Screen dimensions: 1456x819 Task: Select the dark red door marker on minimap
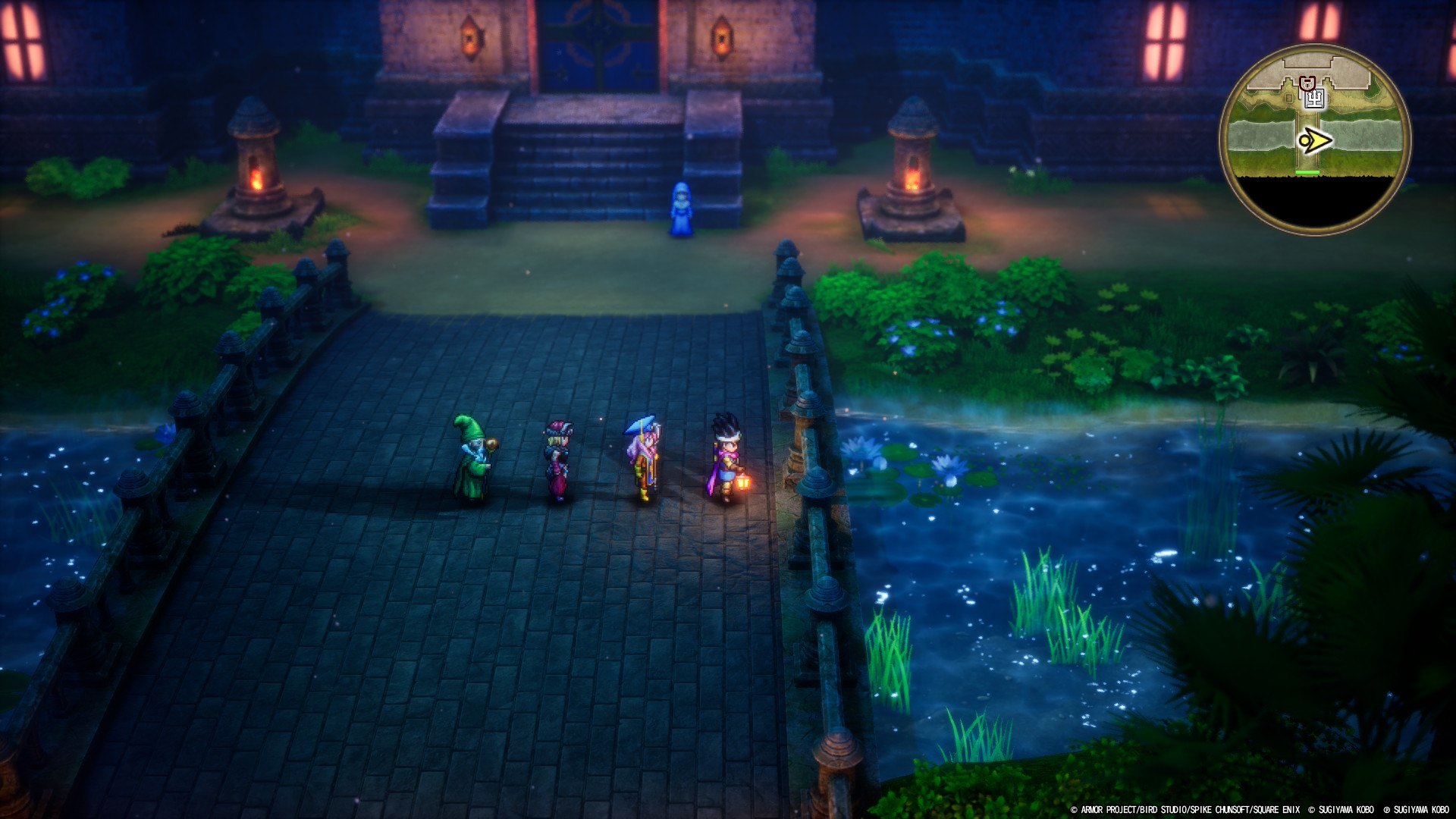click(1307, 83)
